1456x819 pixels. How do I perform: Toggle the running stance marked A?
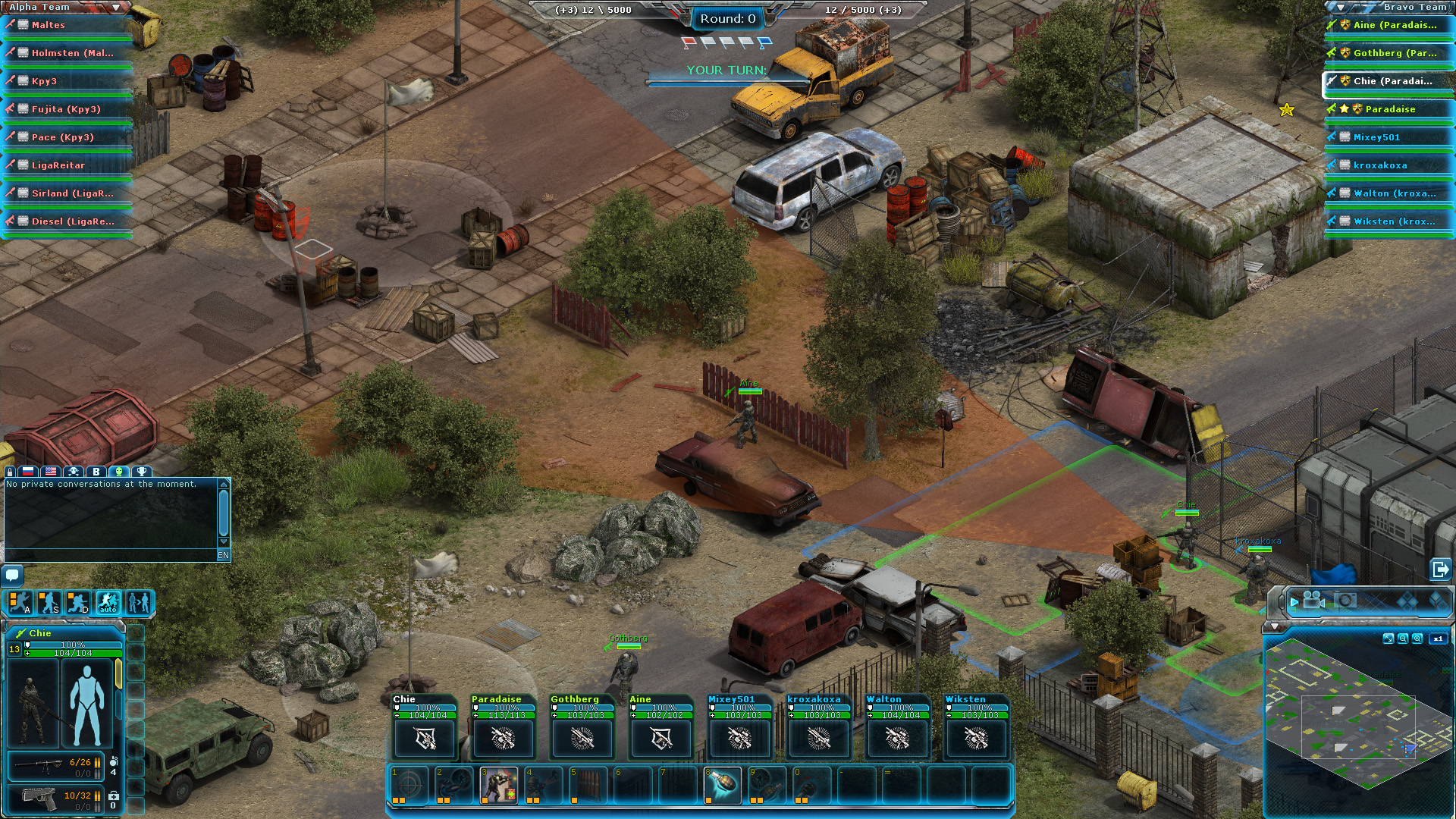click(x=21, y=603)
